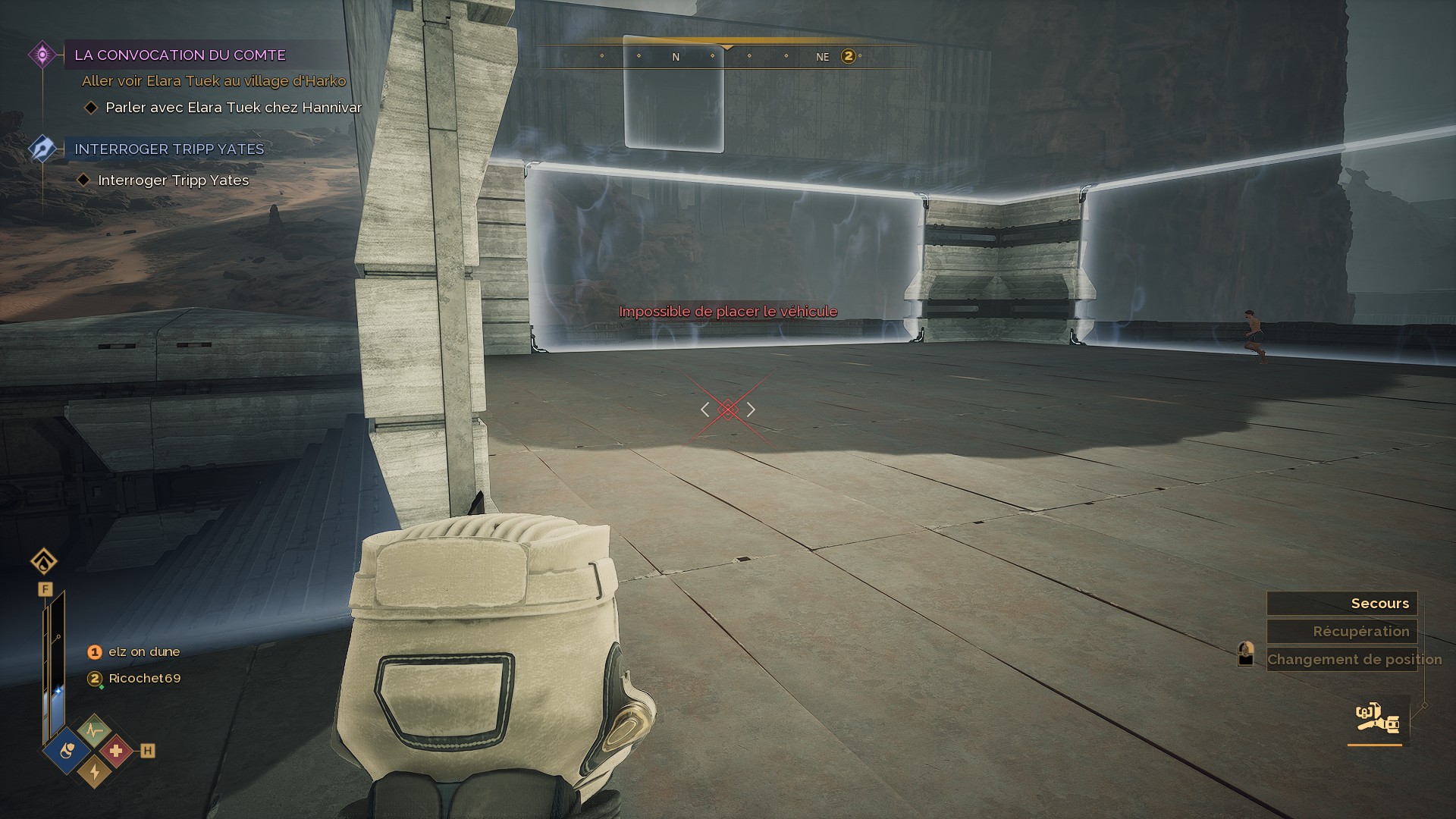Image resolution: width=1456 pixels, height=819 pixels.
Task: Click the blue water hydration diamond
Action: [x=68, y=751]
